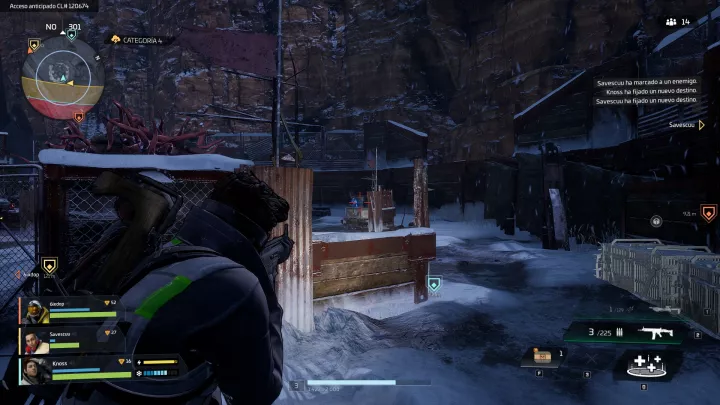Use the medkit box item
The width and height of the screenshot is (720, 405).
pyautogui.click(x=543, y=356)
